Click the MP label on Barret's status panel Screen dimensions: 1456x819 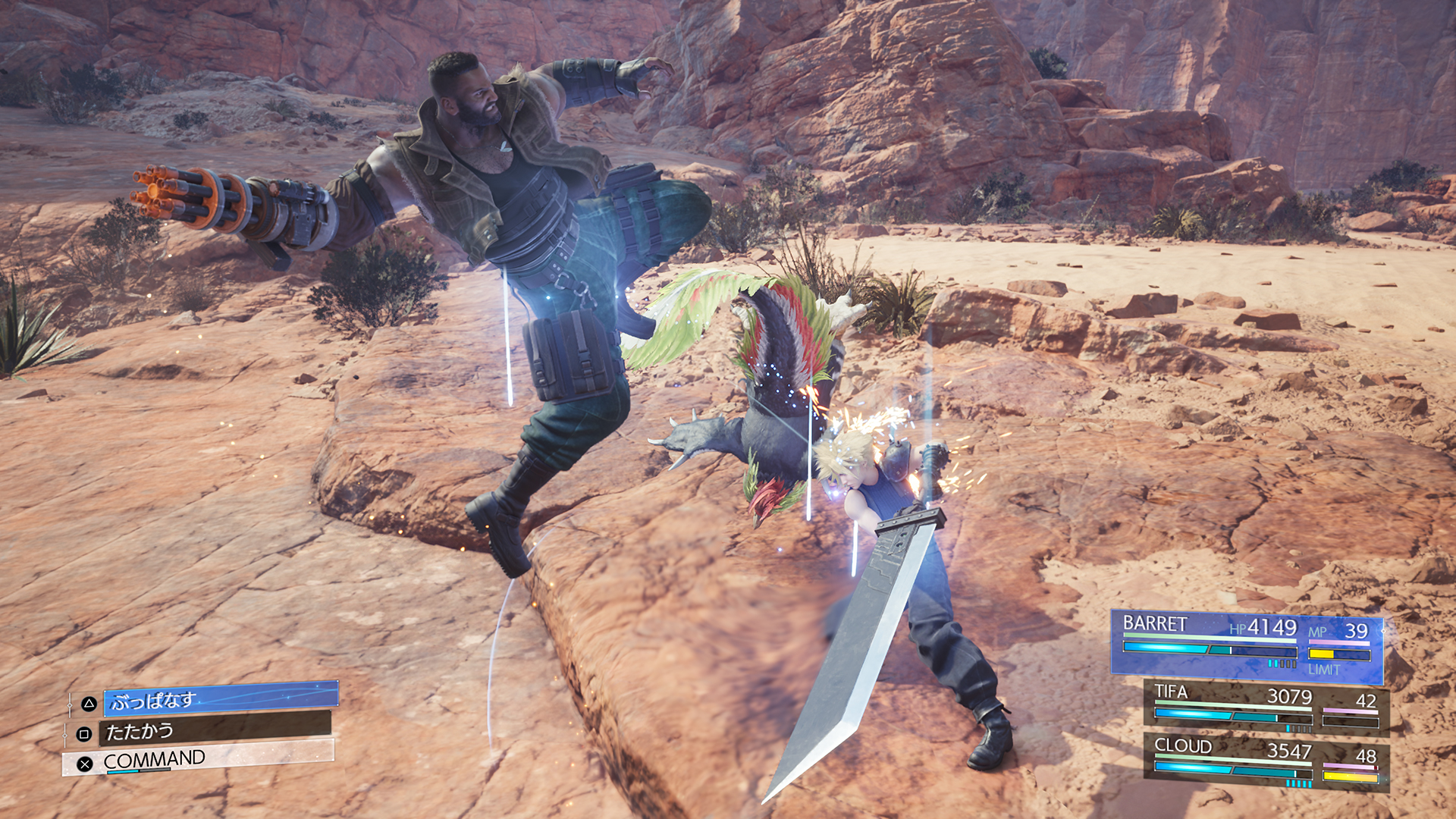pos(1318,631)
